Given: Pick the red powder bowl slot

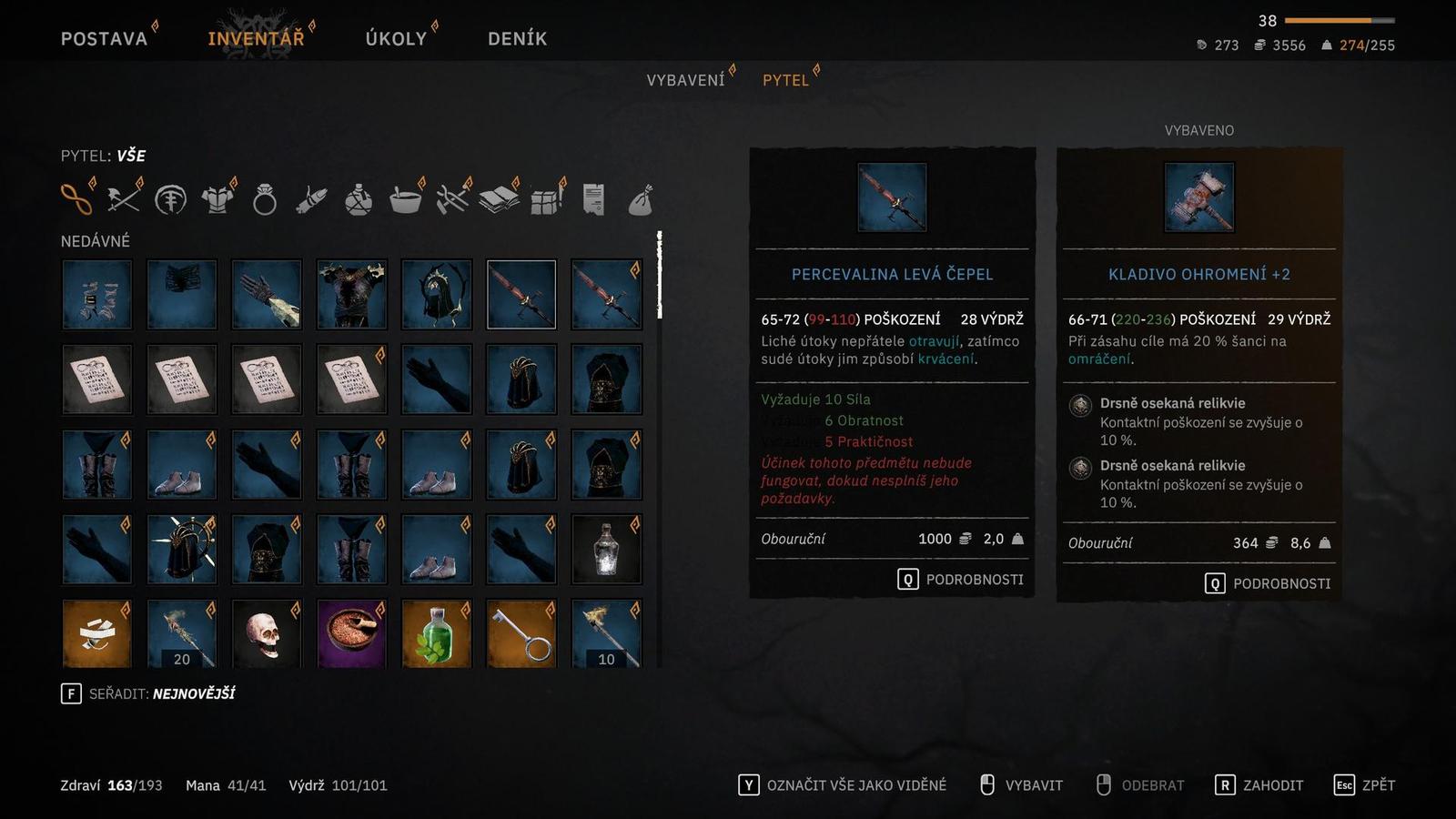Looking at the screenshot, I should click(351, 633).
